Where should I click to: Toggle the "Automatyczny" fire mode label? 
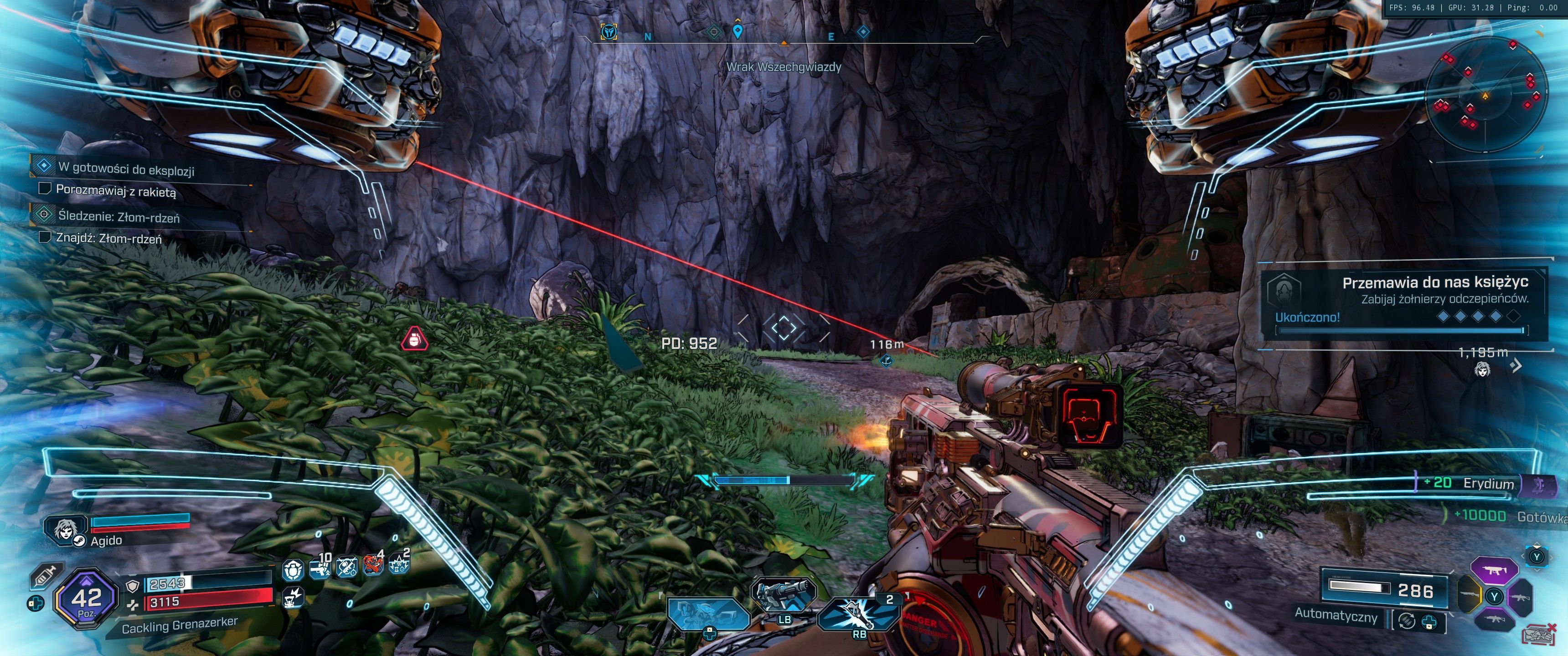tap(1336, 615)
